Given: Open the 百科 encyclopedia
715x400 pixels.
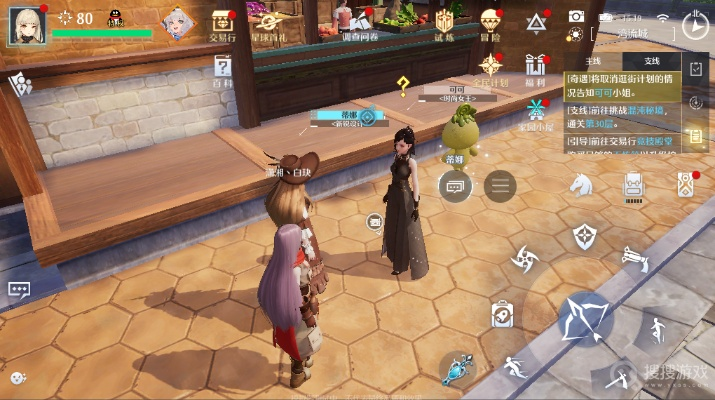Looking at the screenshot, I should click(x=223, y=68).
